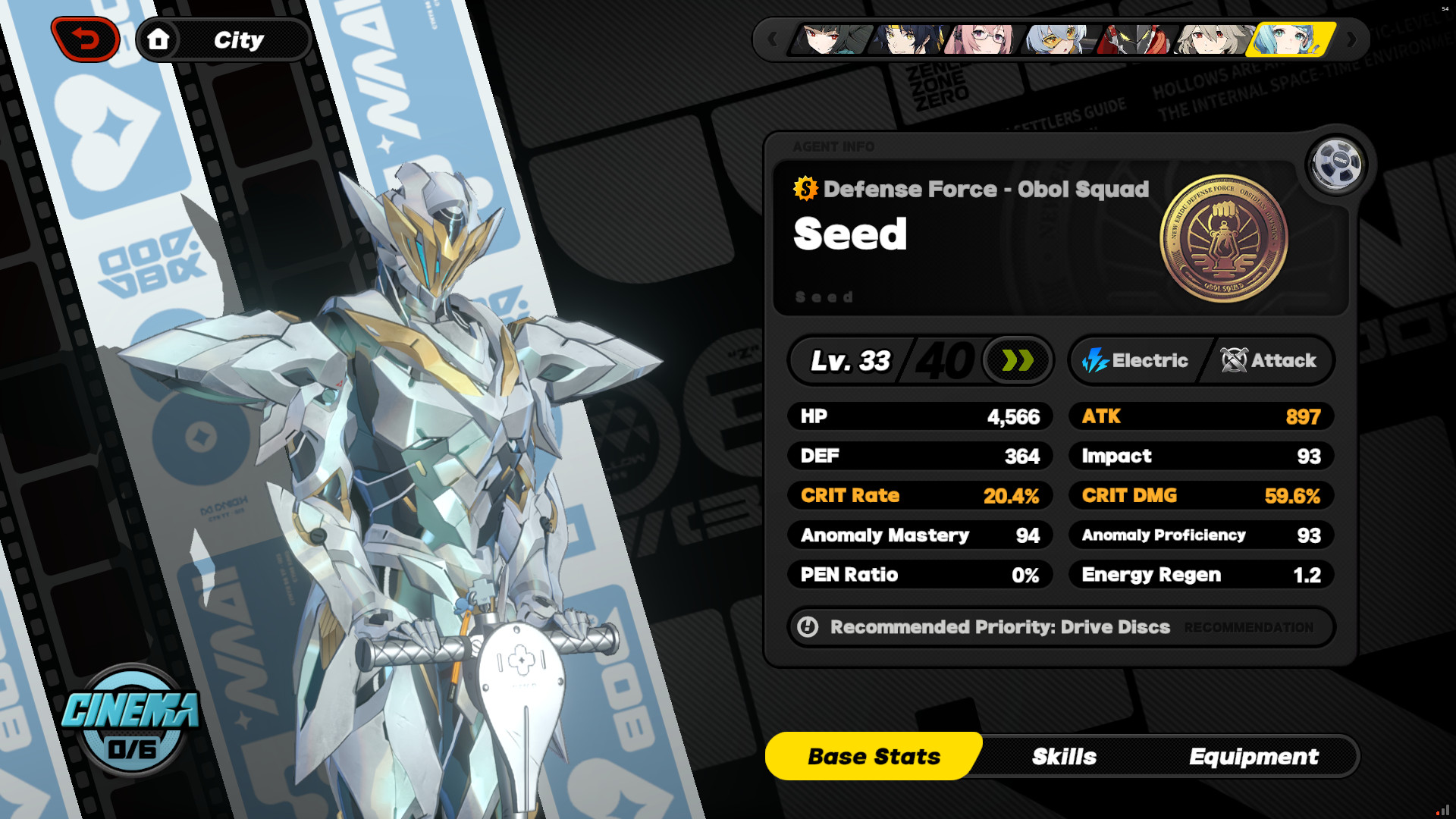The width and height of the screenshot is (1456, 819).
Task: Switch to the Equipment tab
Action: 1255,756
